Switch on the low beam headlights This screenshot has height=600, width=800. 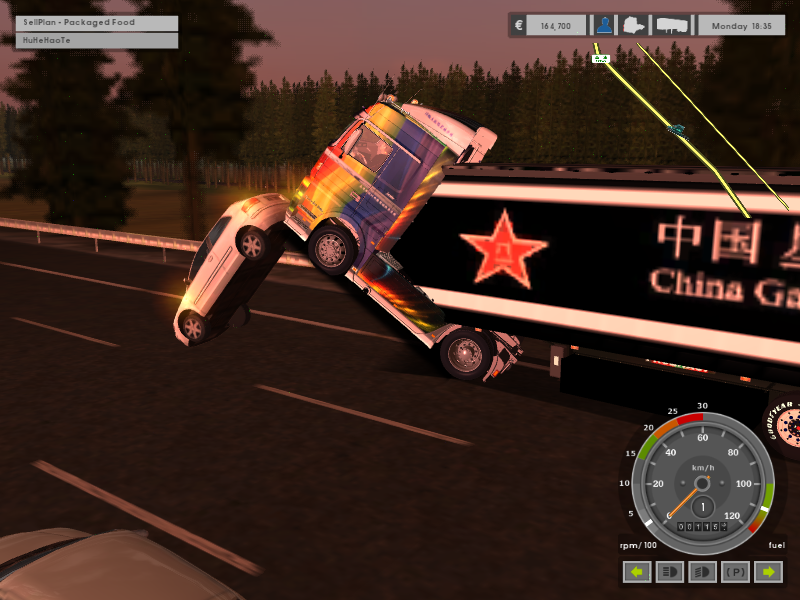click(x=702, y=573)
